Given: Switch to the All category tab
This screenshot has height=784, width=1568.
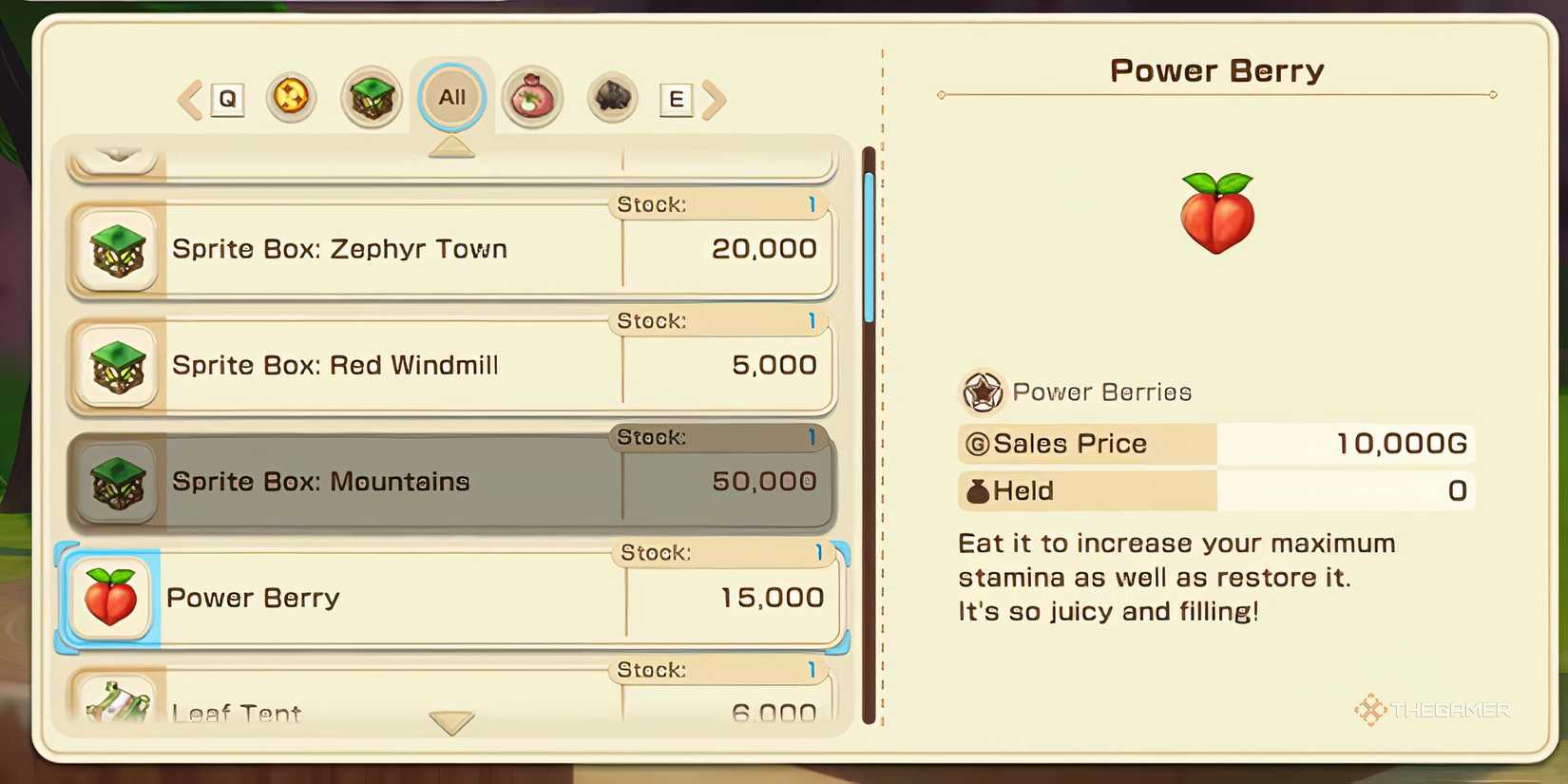Looking at the screenshot, I should click(x=451, y=96).
